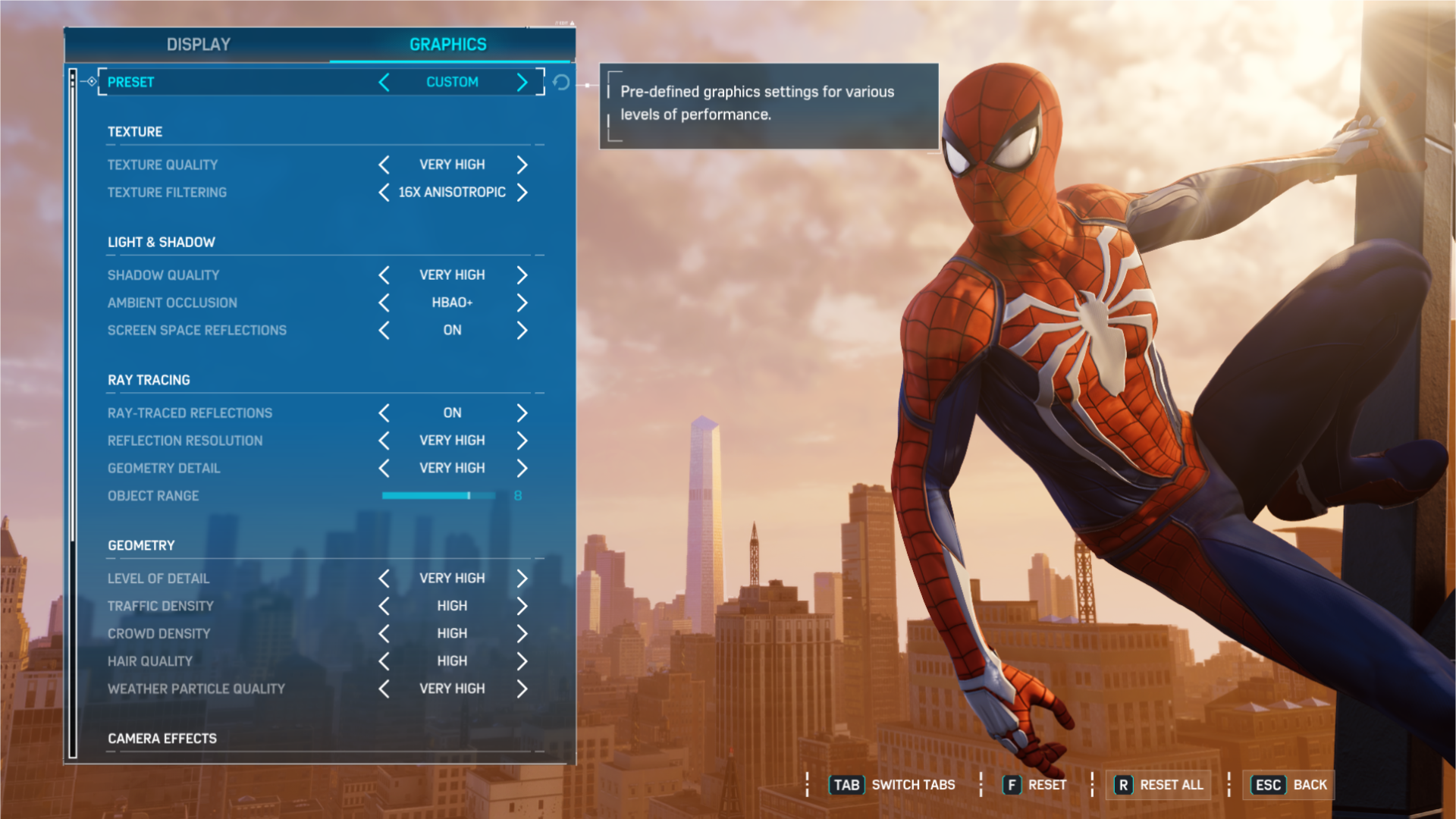Click the right arrow on Texture Filtering
The image size is (1456, 819).
pos(522,192)
